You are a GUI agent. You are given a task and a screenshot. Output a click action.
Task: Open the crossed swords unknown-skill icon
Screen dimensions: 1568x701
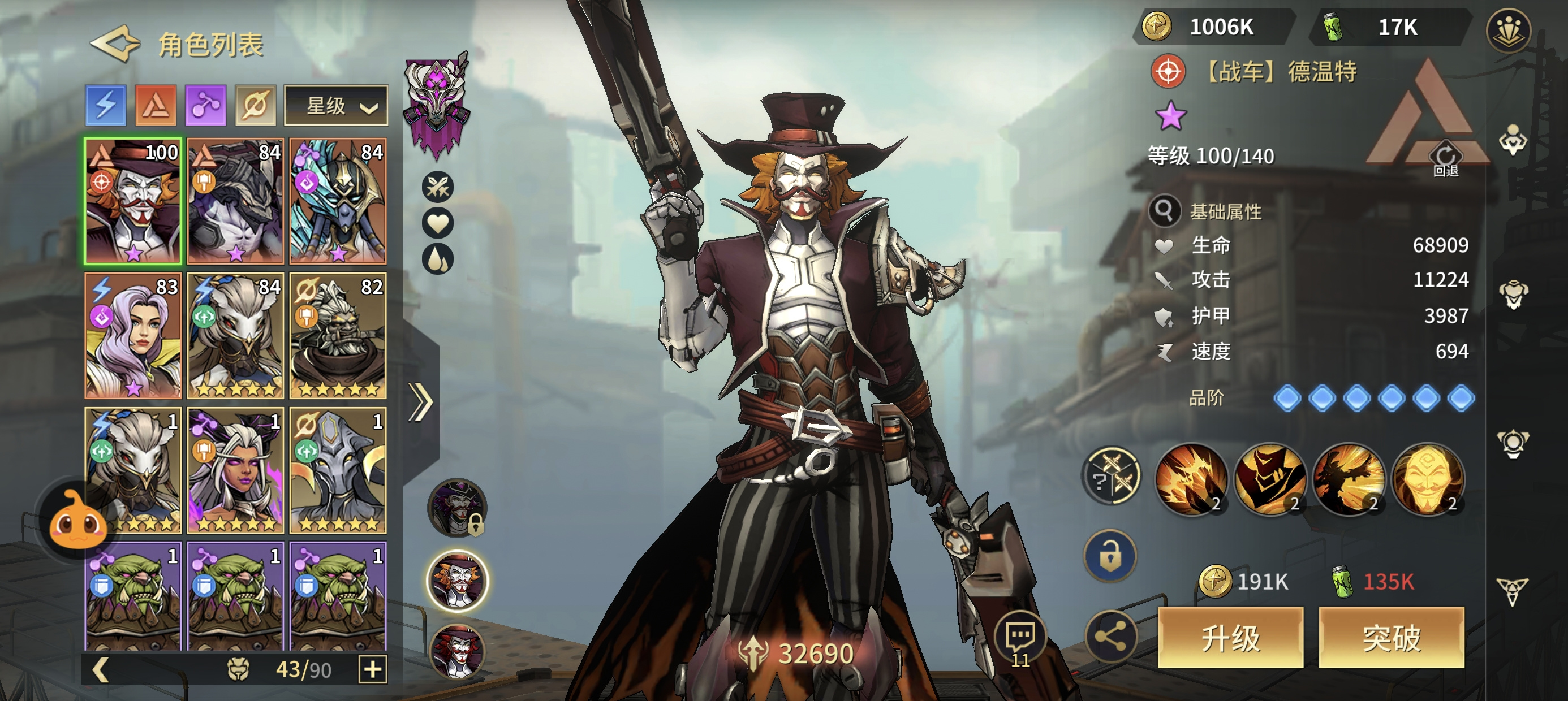pos(1111,477)
